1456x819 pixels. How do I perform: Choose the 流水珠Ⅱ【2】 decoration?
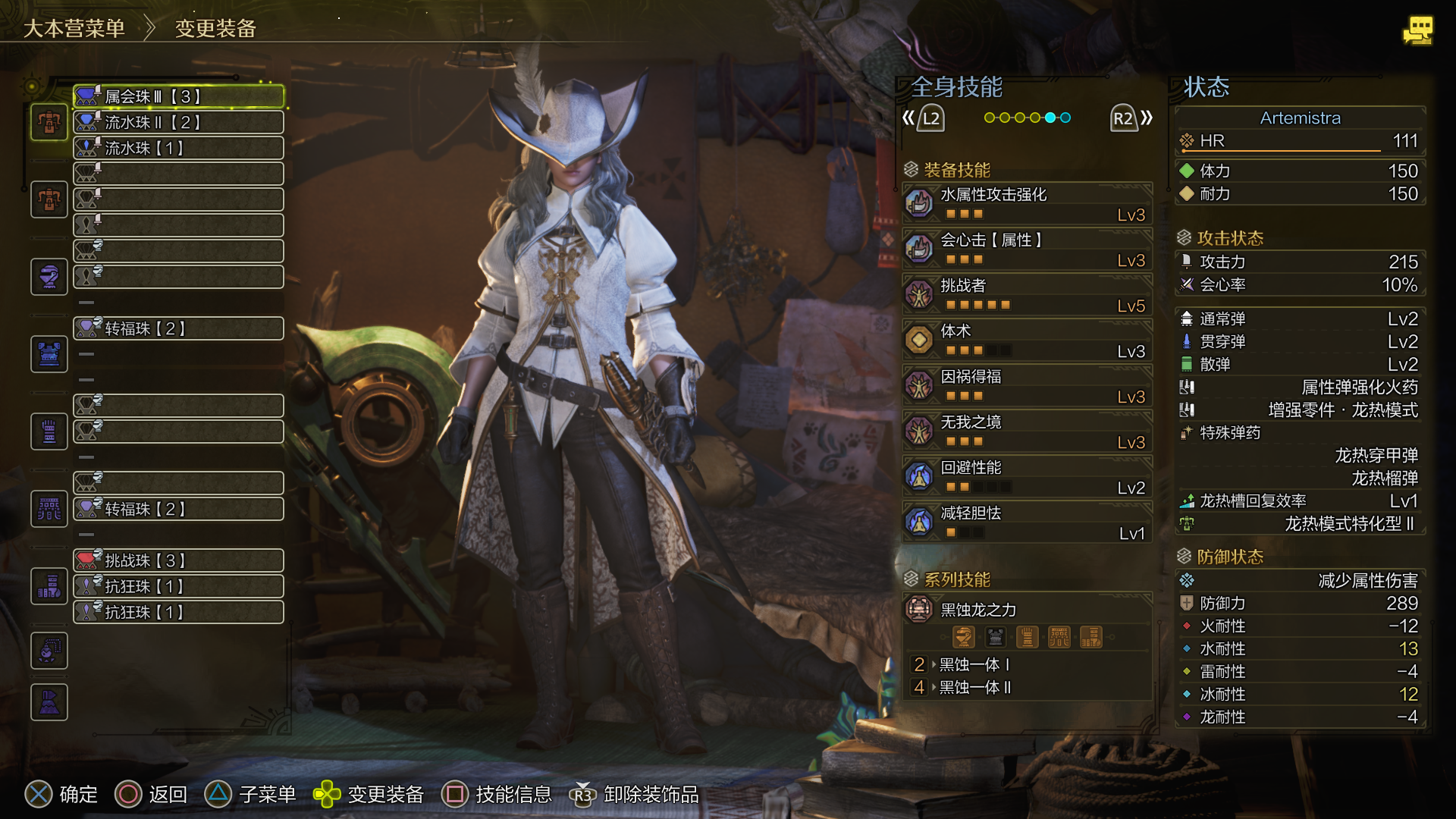(179, 122)
